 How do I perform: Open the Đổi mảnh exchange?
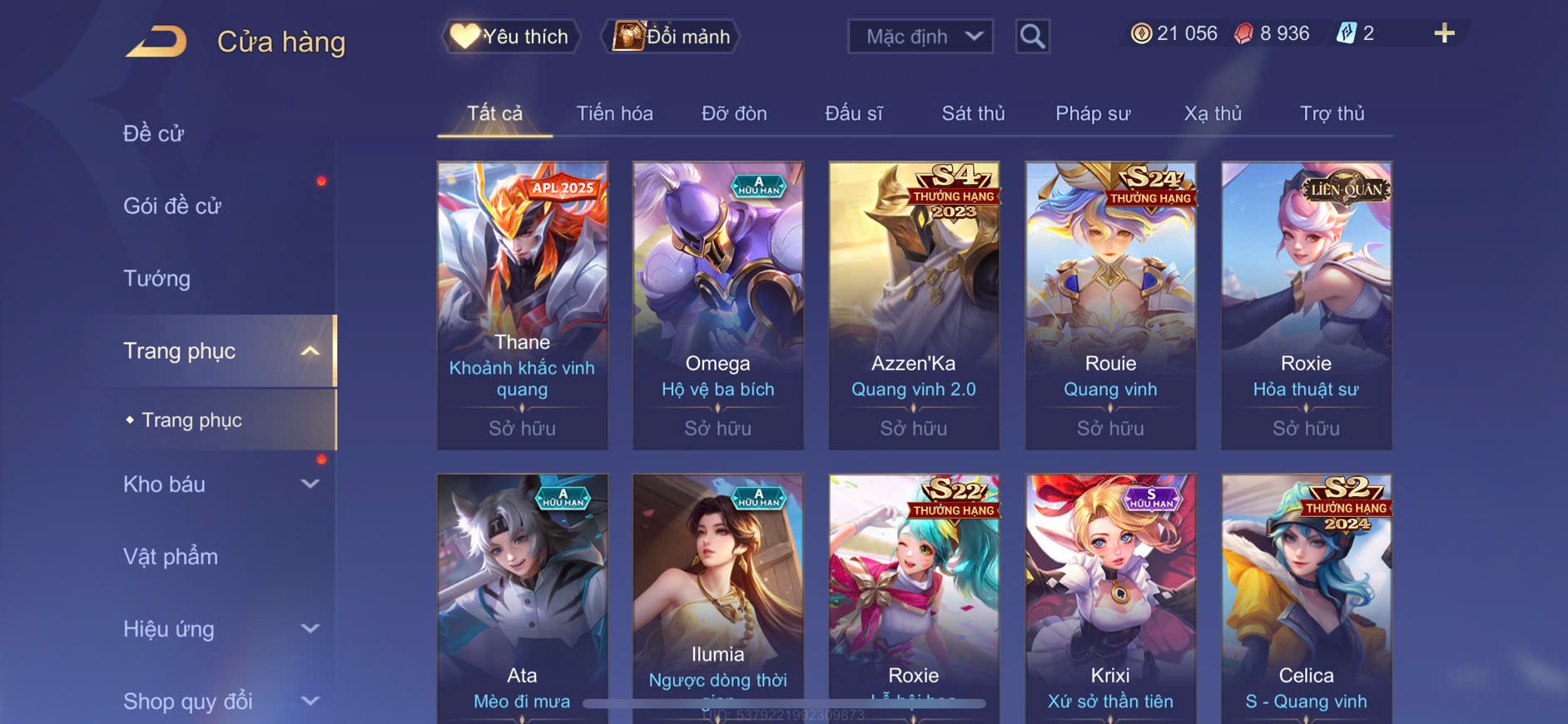(x=672, y=37)
